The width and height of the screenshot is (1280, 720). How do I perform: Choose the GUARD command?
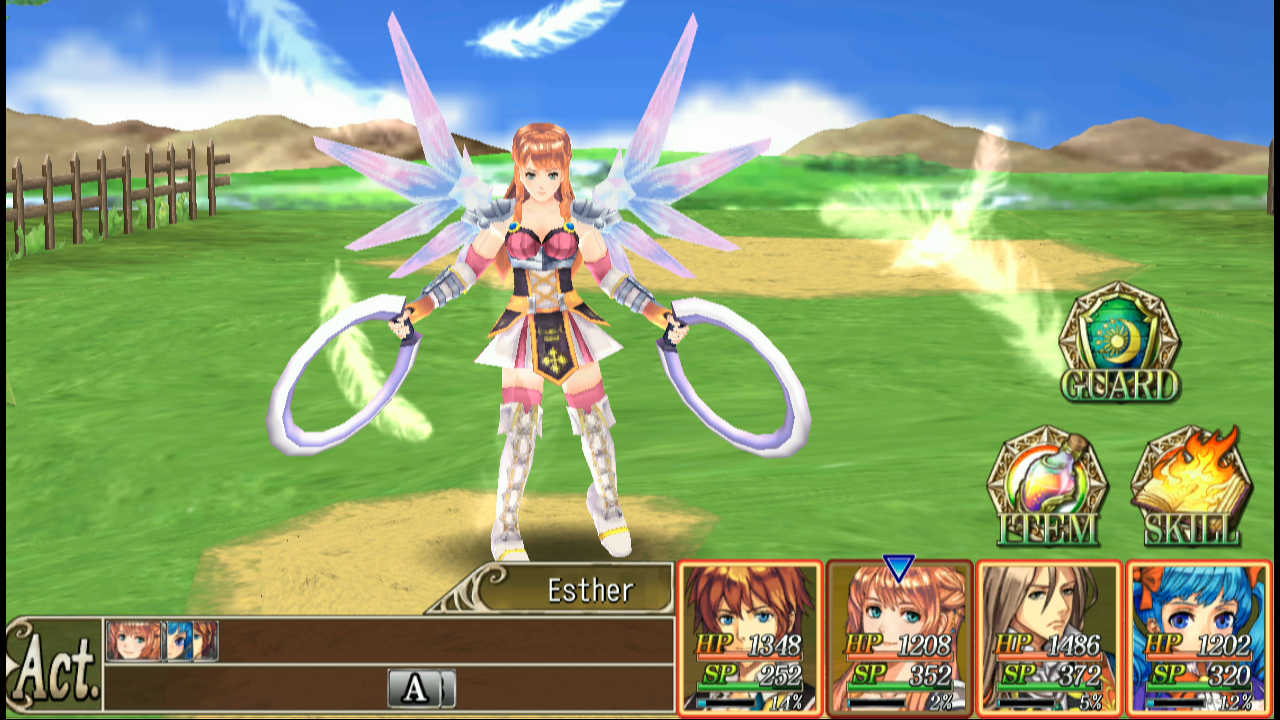1119,343
